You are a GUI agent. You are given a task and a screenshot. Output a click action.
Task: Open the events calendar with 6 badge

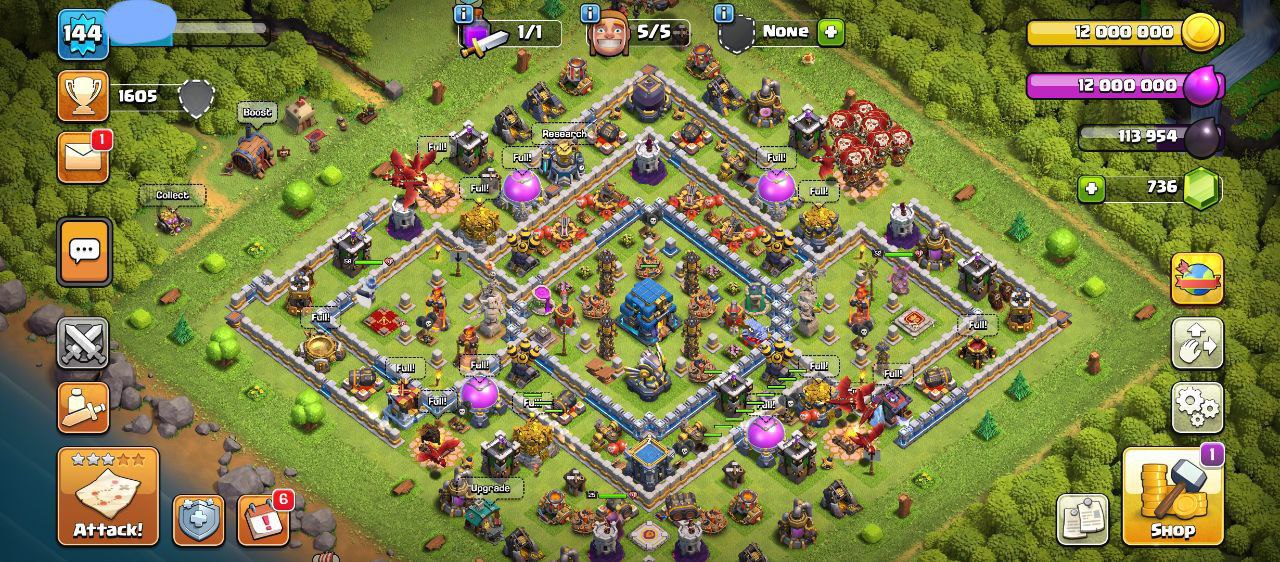[263, 520]
